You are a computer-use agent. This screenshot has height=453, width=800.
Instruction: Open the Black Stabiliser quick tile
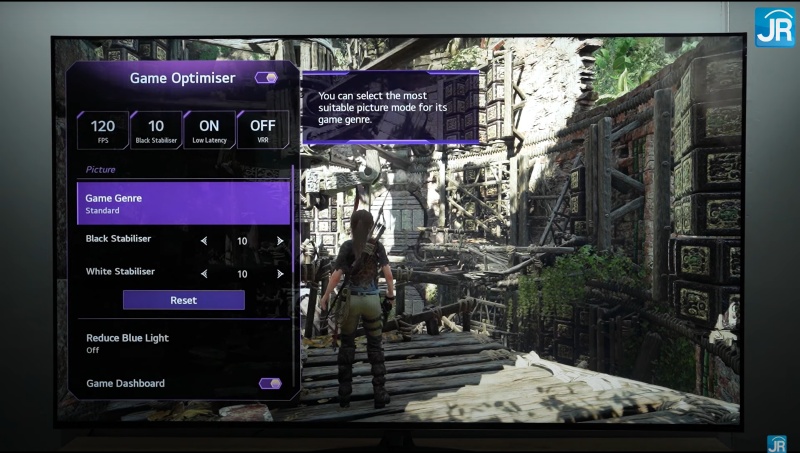point(156,130)
